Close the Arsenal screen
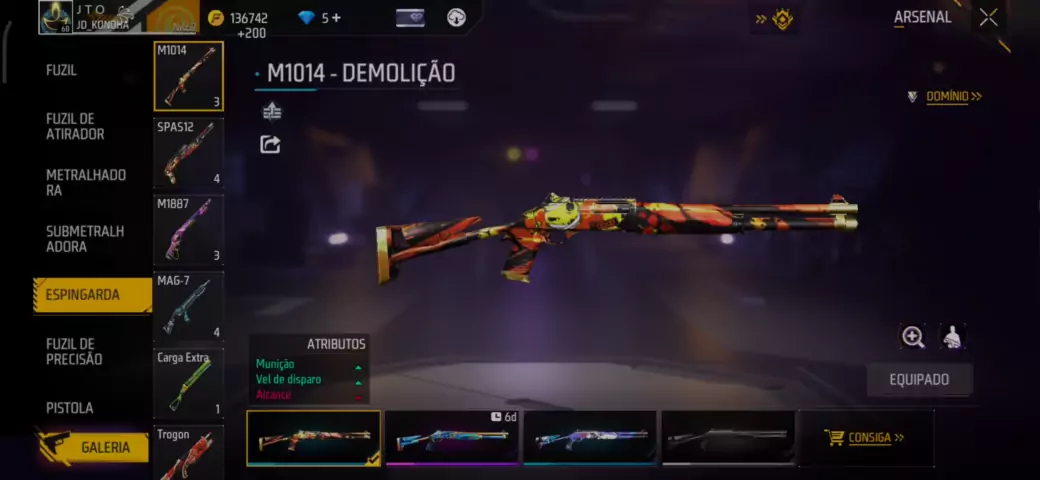 tap(988, 17)
